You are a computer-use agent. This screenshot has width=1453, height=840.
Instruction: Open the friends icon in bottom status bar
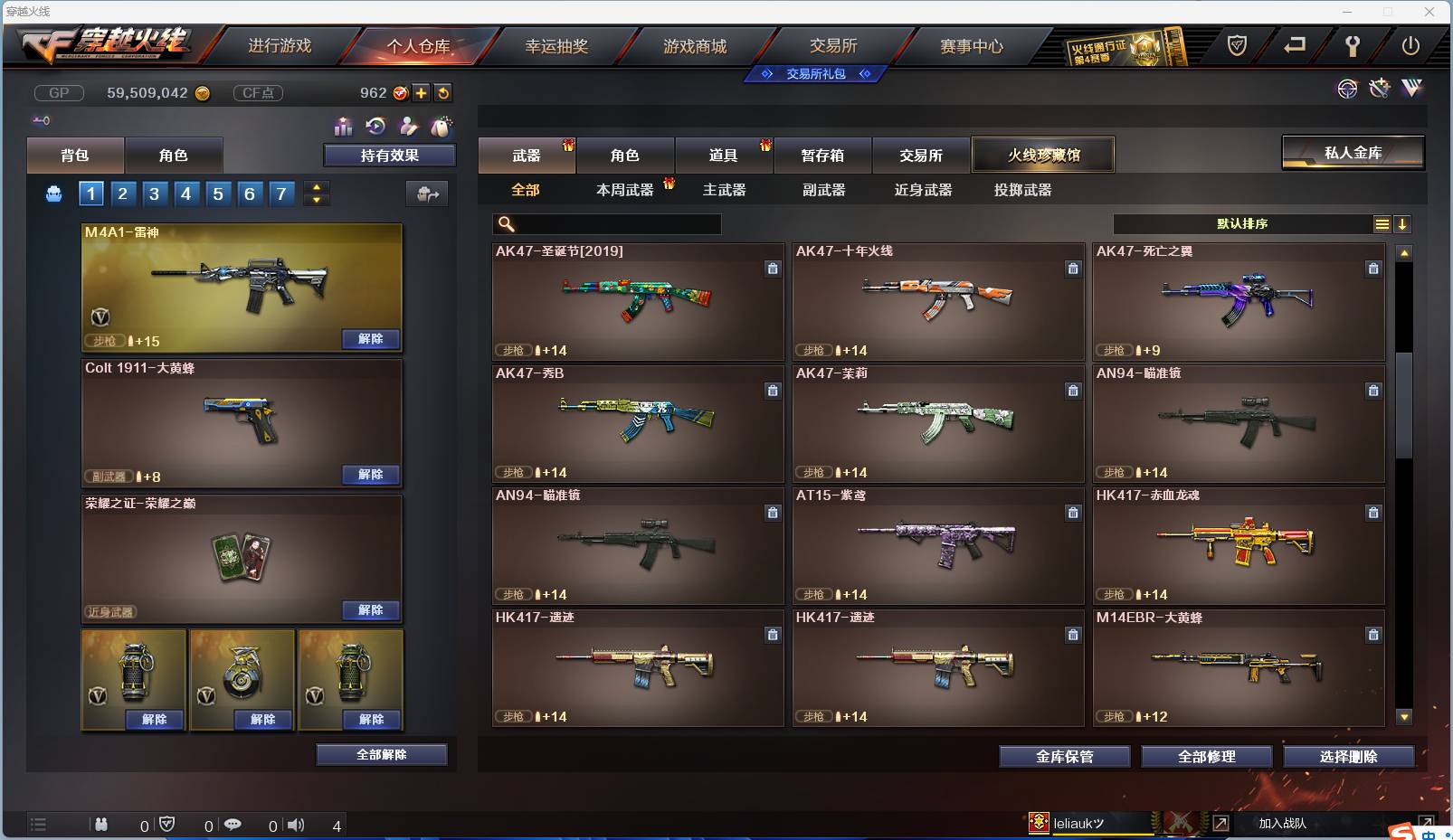coord(102,825)
